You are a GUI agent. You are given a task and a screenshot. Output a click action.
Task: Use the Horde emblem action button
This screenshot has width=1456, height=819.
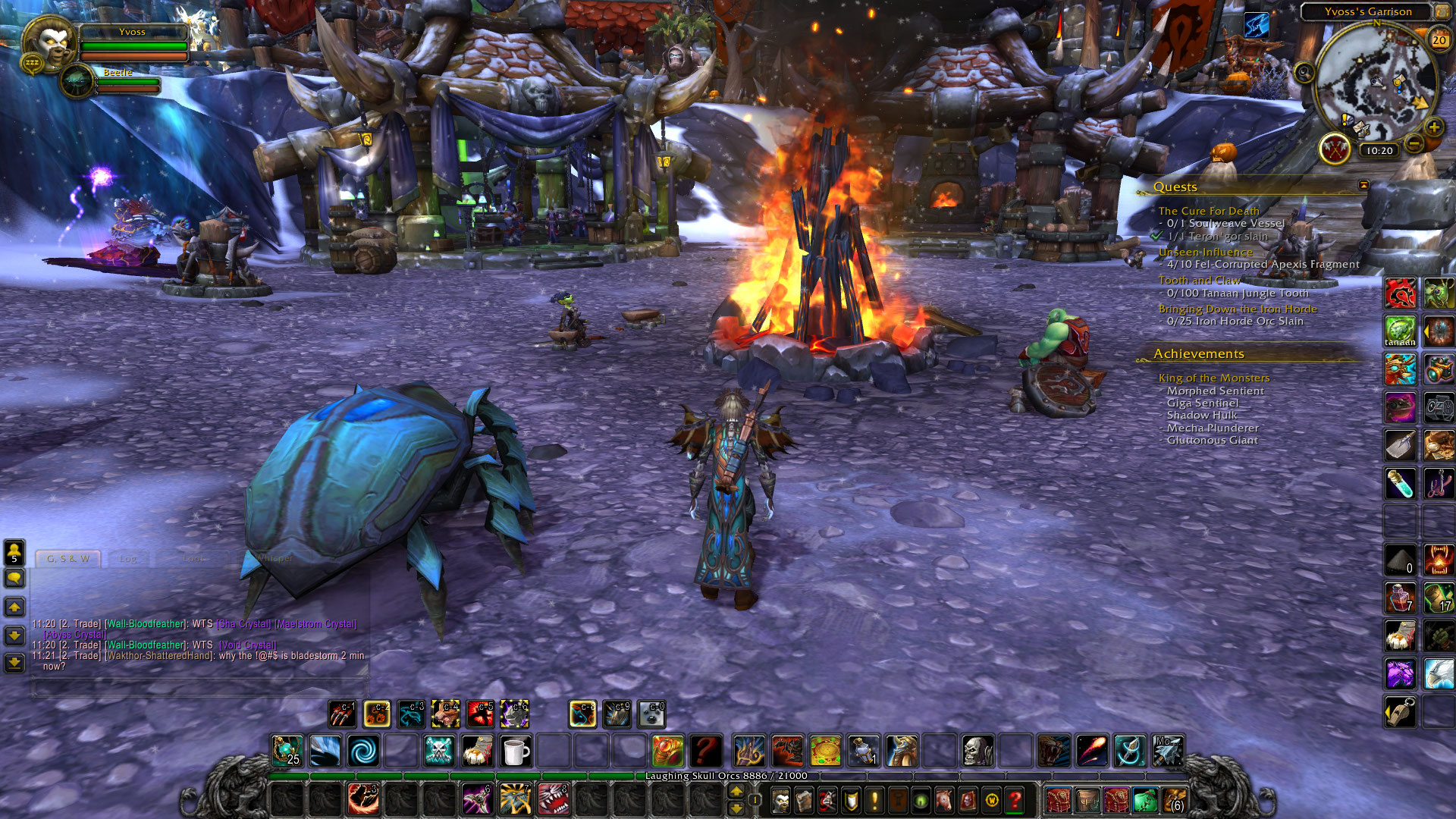click(x=1400, y=293)
